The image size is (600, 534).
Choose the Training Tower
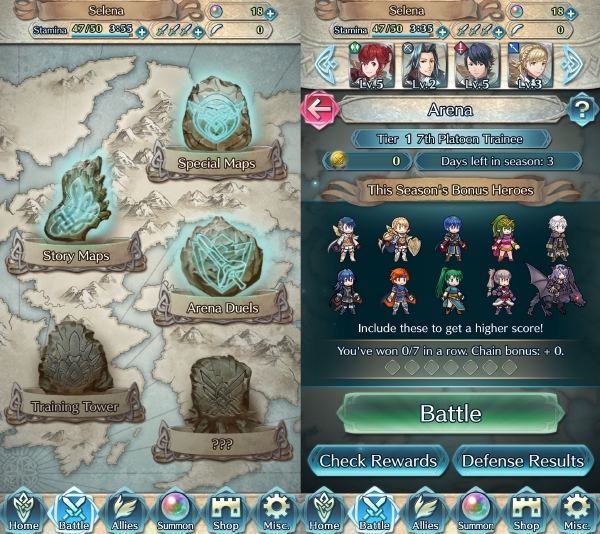coord(75,370)
